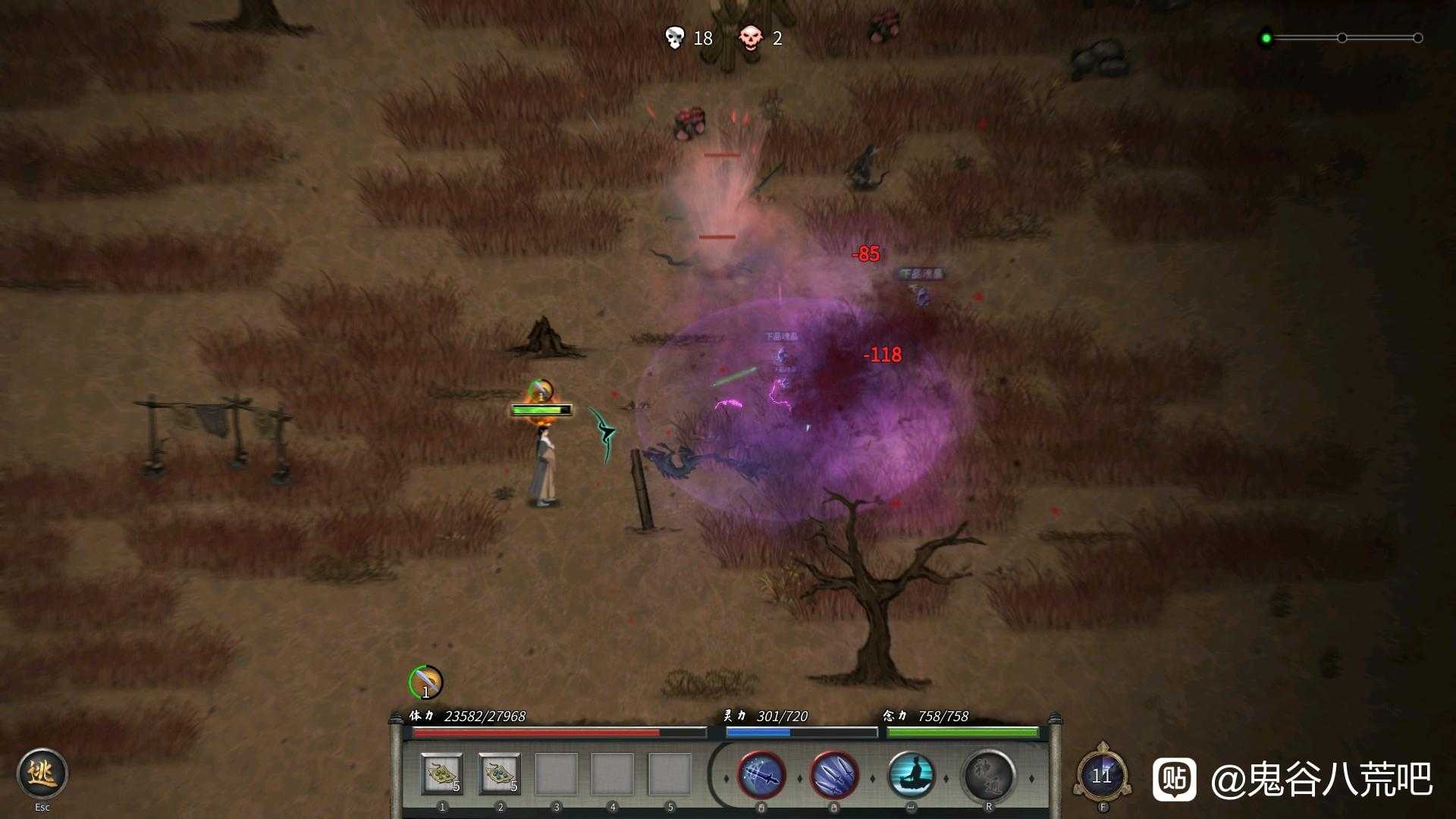Select the greyed-out 神通 ultimate skill
Viewport: 1456px width, 819px height.
point(989,776)
